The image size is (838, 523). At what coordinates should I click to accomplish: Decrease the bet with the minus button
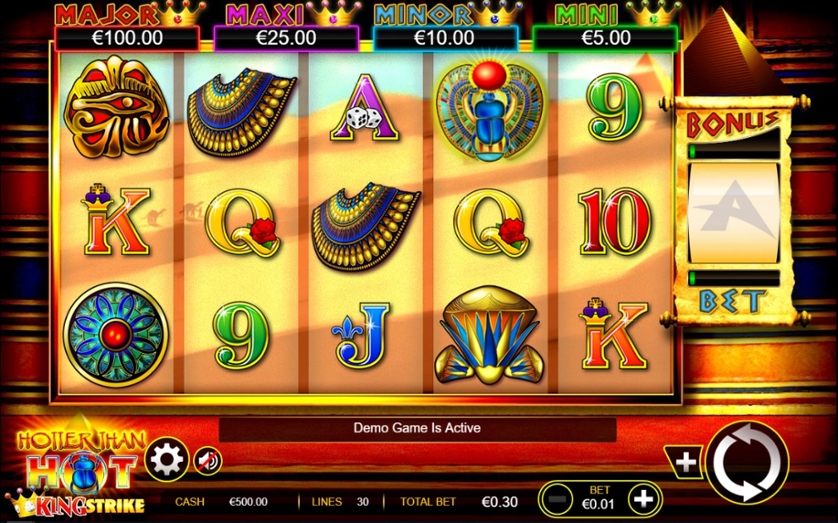coord(561,497)
